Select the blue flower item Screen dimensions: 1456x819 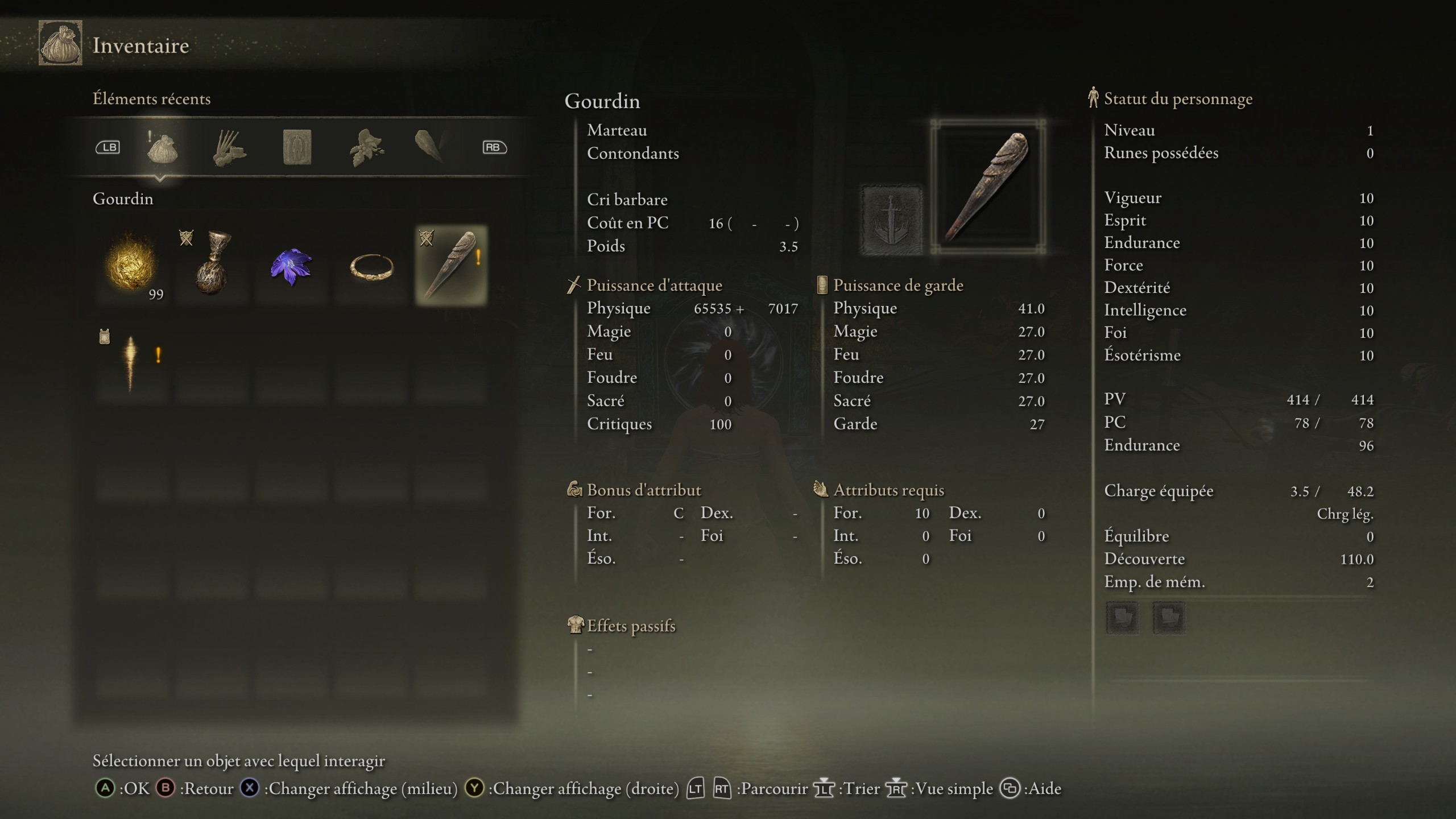[291, 266]
